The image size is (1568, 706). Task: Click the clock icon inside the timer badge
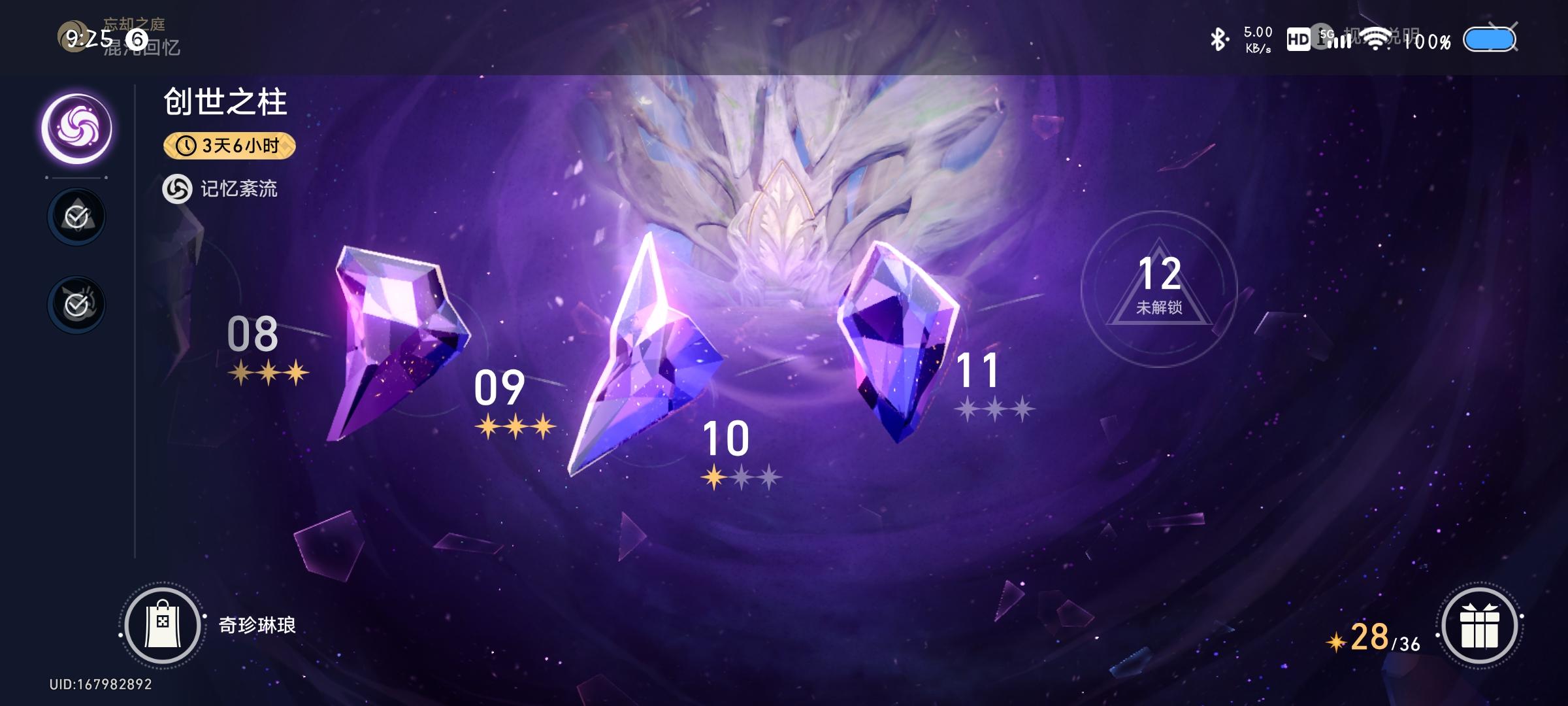click(185, 146)
